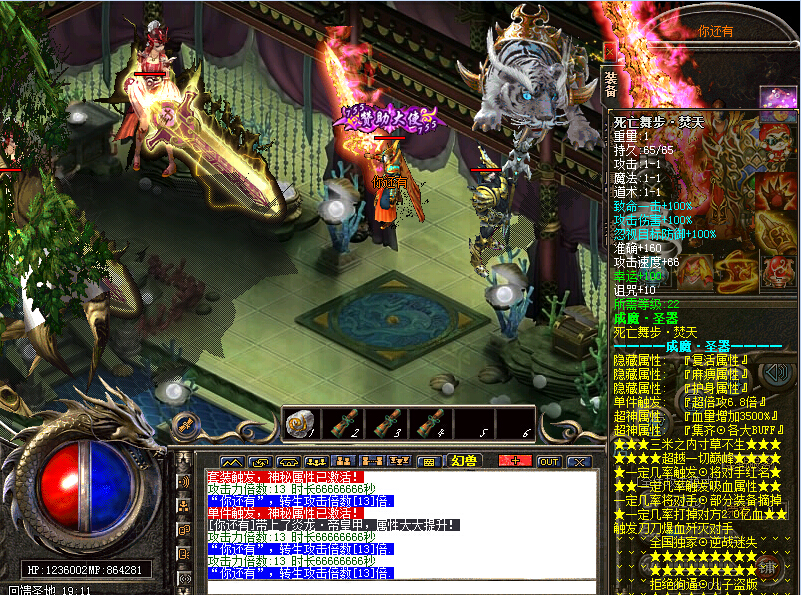Screen dimensions: 801x595
Task: Click the mountain-shaped icon button above chat
Action: pyautogui.click(x=230, y=461)
